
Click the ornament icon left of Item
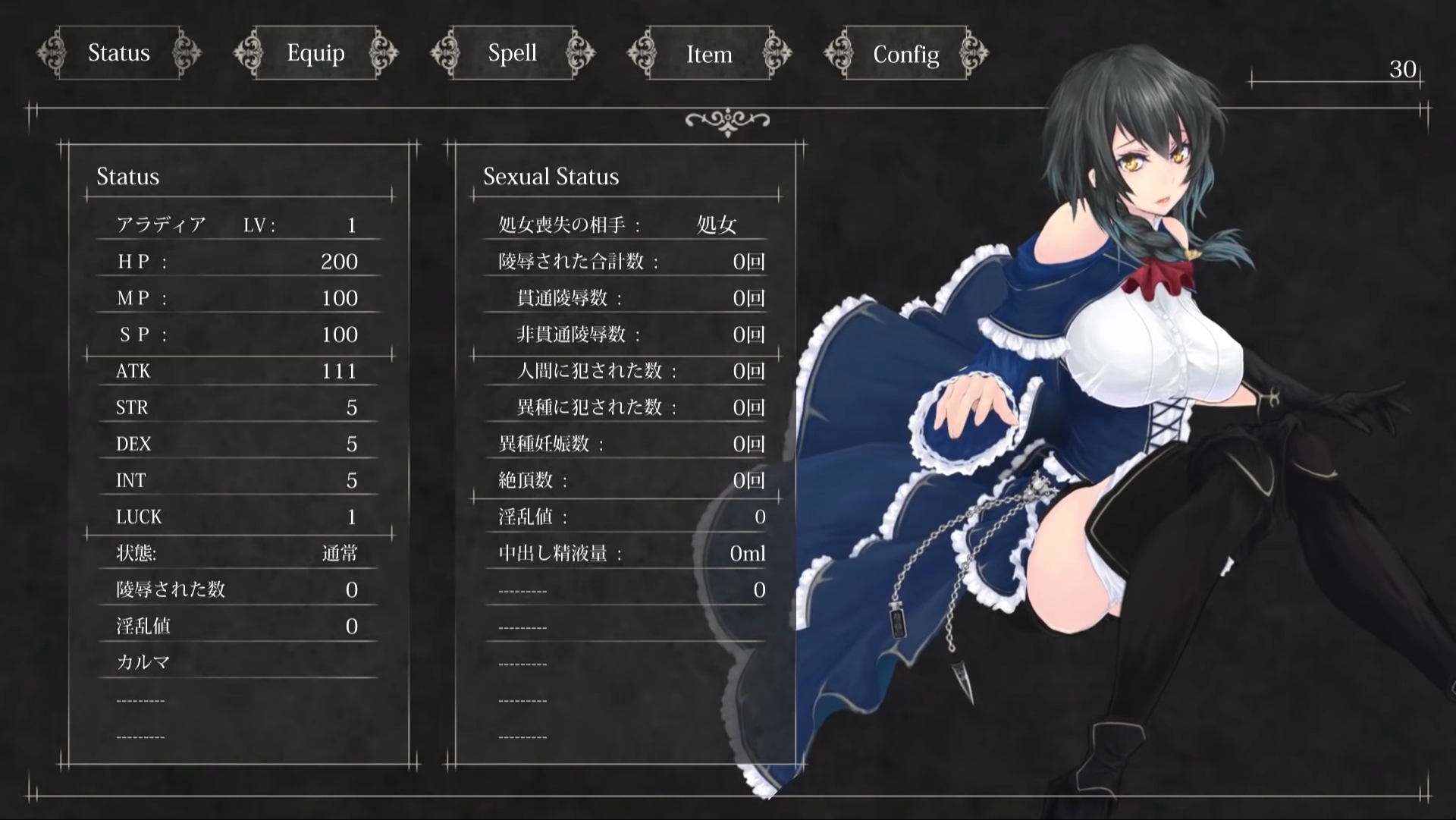(643, 53)
